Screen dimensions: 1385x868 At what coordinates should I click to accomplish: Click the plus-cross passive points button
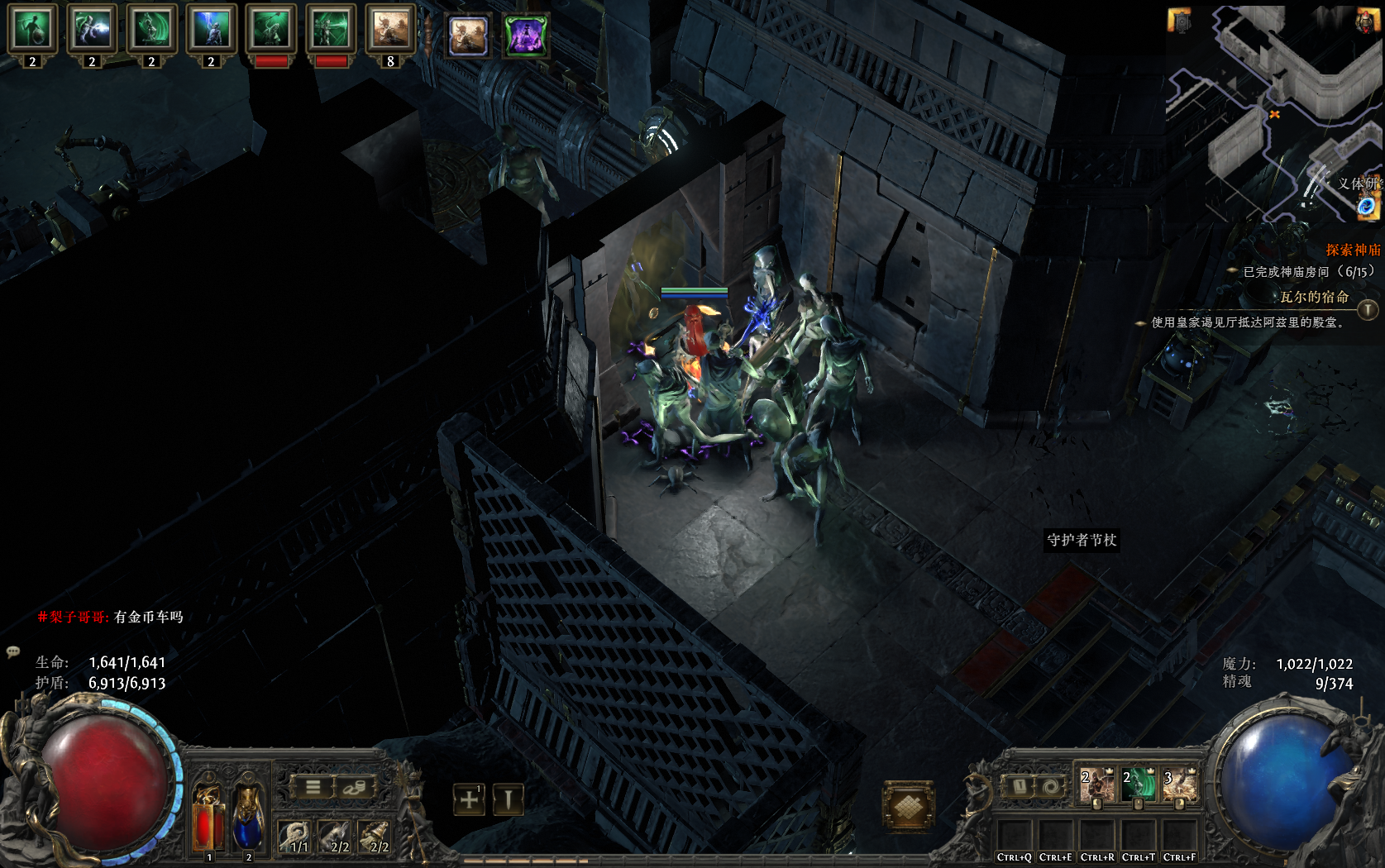coord(469,799)
